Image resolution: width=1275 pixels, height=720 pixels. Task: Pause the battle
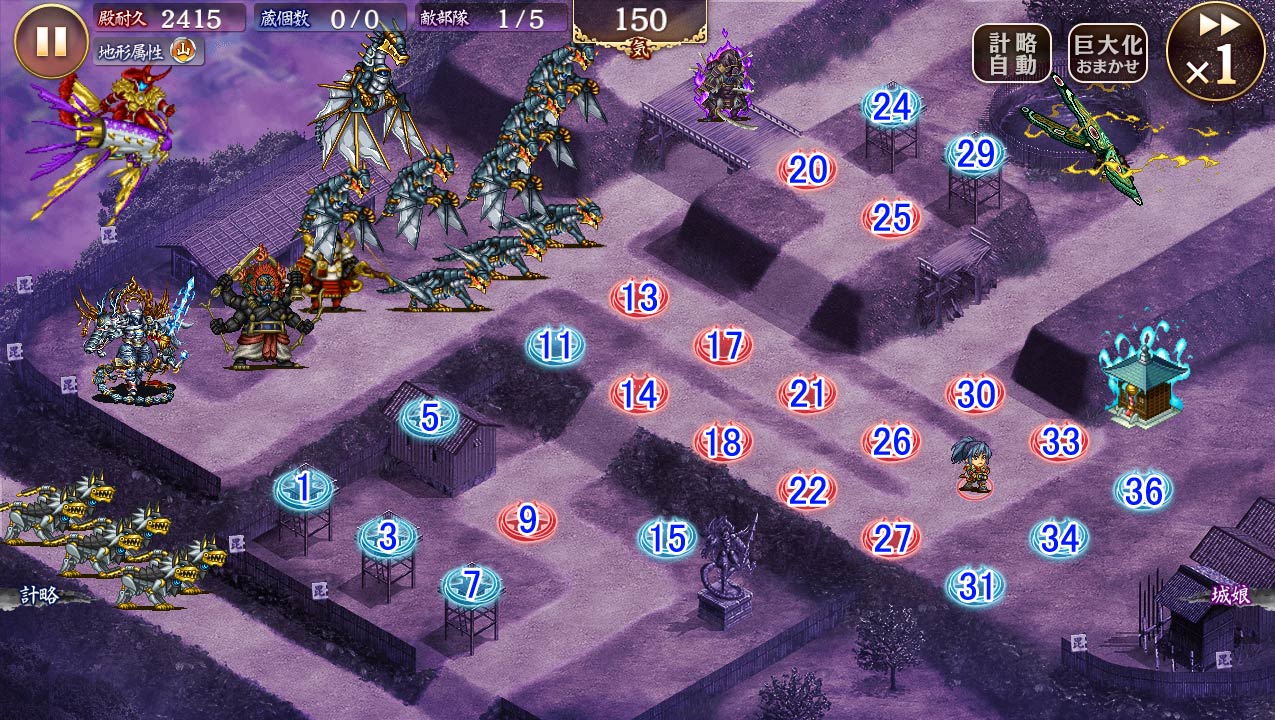point(51,41)
